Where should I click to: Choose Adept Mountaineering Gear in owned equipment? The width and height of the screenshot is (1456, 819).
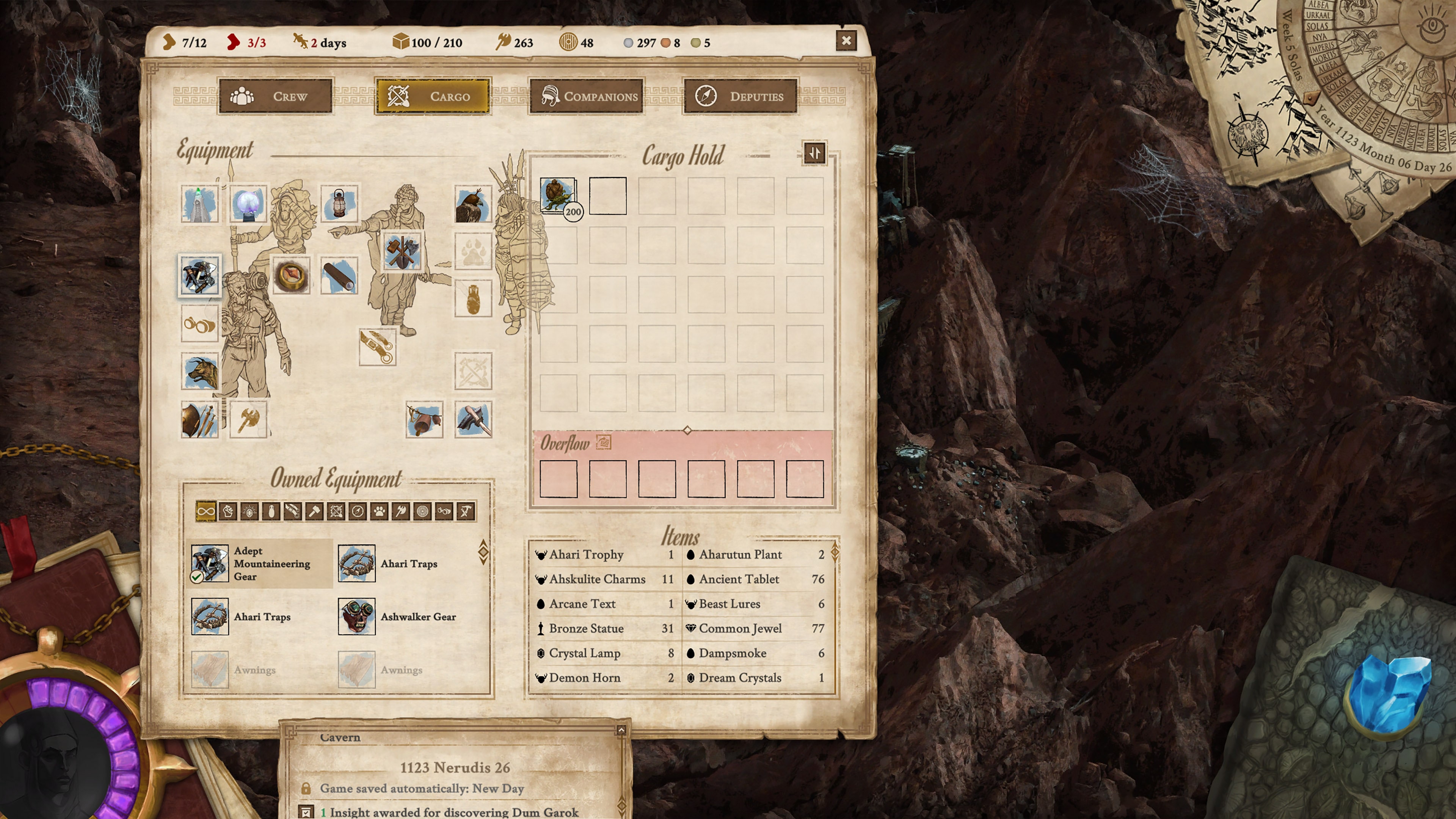pyautogui.click(x=260, y=563)
